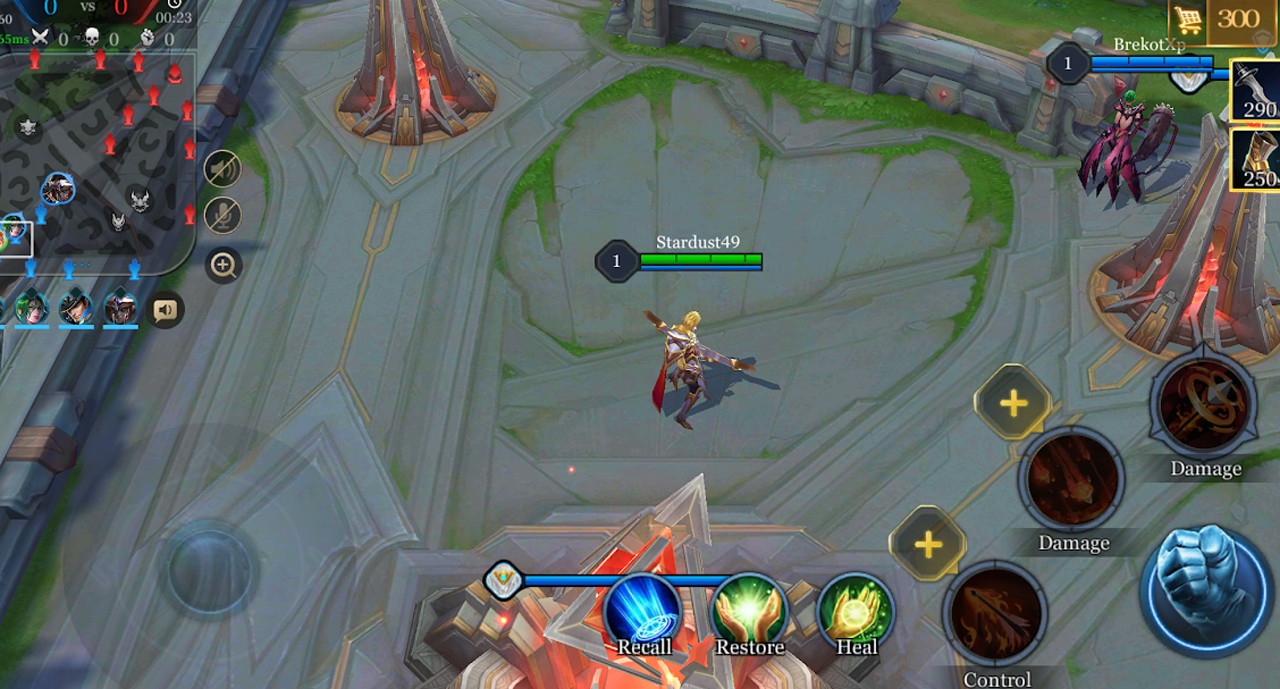Screen dimensions: 1280x689
Task: Open the quick chat speech bubble
Action: click(x=166, y=310)
